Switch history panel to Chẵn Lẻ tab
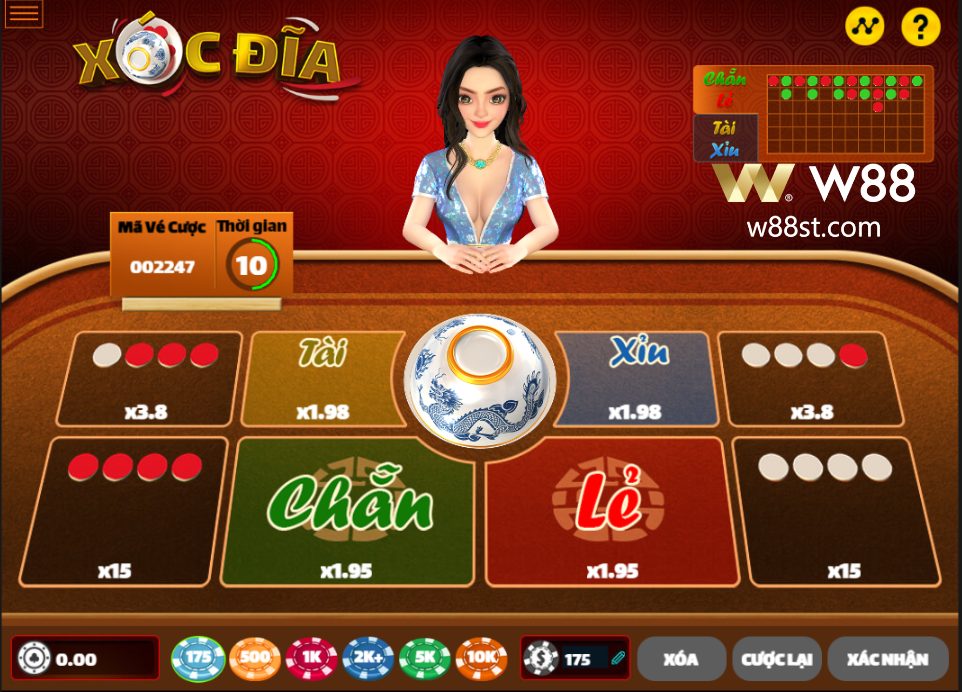This screenshot has height=692, width=962. (725, 90)
